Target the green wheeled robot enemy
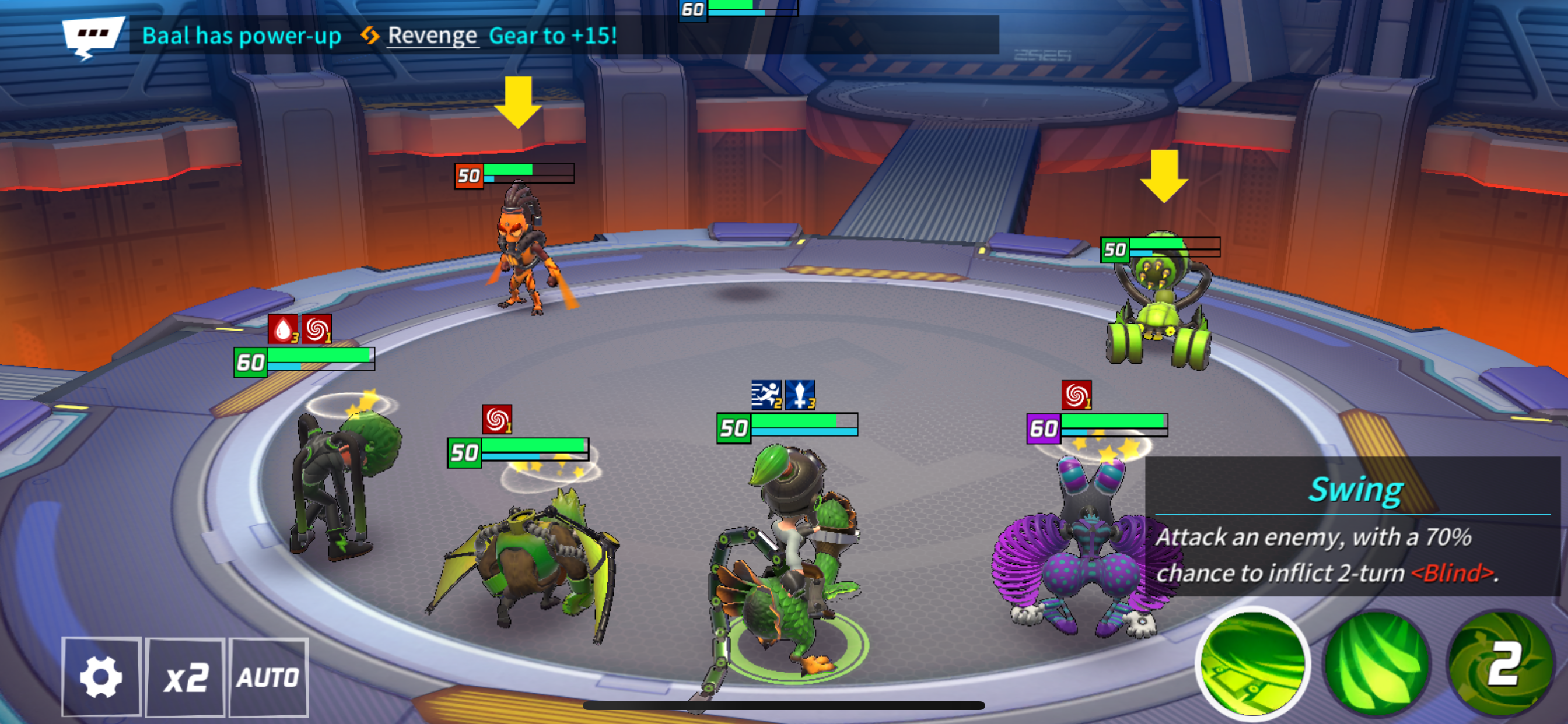 coord(1160,310)
